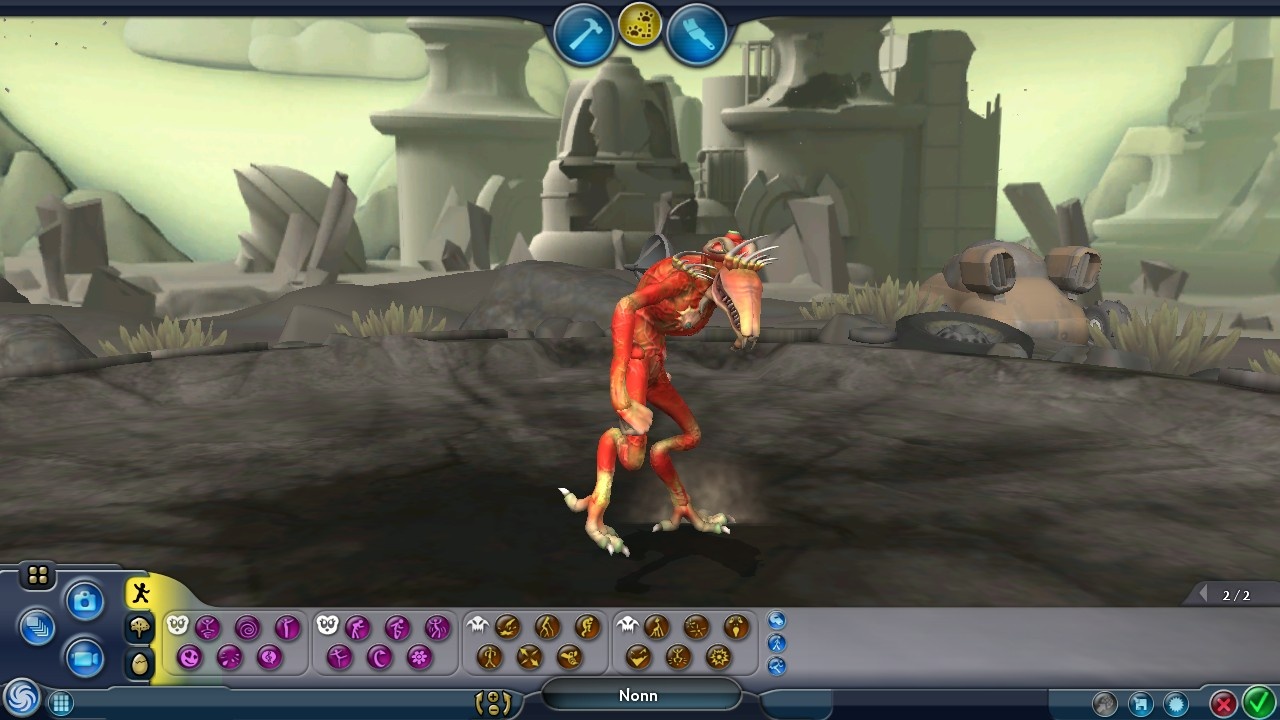Cancel and exit with the red X
Screen dimensions: 1280x720
pyautogui.click(x=1222, y=704)
